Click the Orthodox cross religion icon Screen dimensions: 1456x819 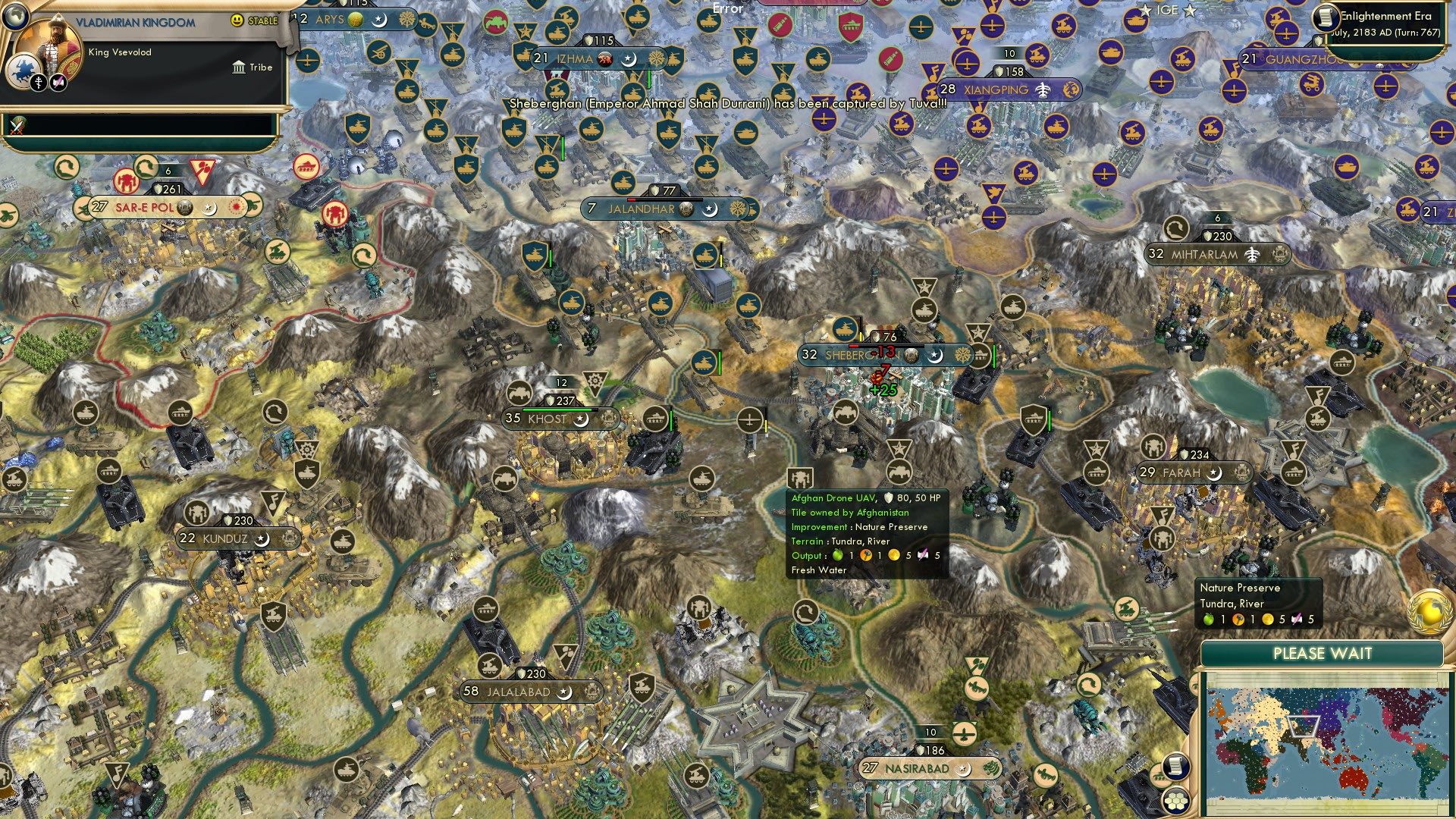click(x=39, y=83)
